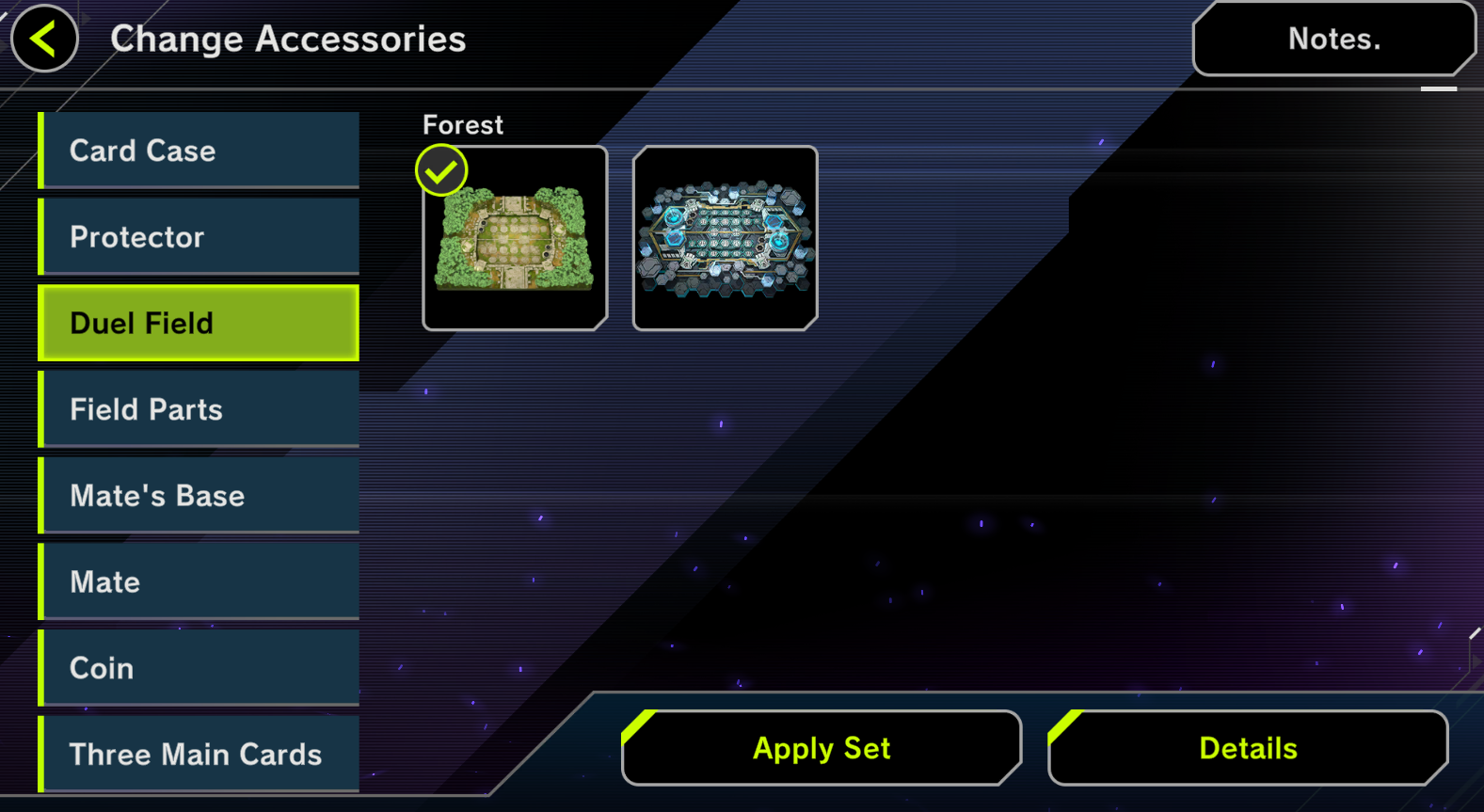Switch to Mate's Base category

point(199,496)
